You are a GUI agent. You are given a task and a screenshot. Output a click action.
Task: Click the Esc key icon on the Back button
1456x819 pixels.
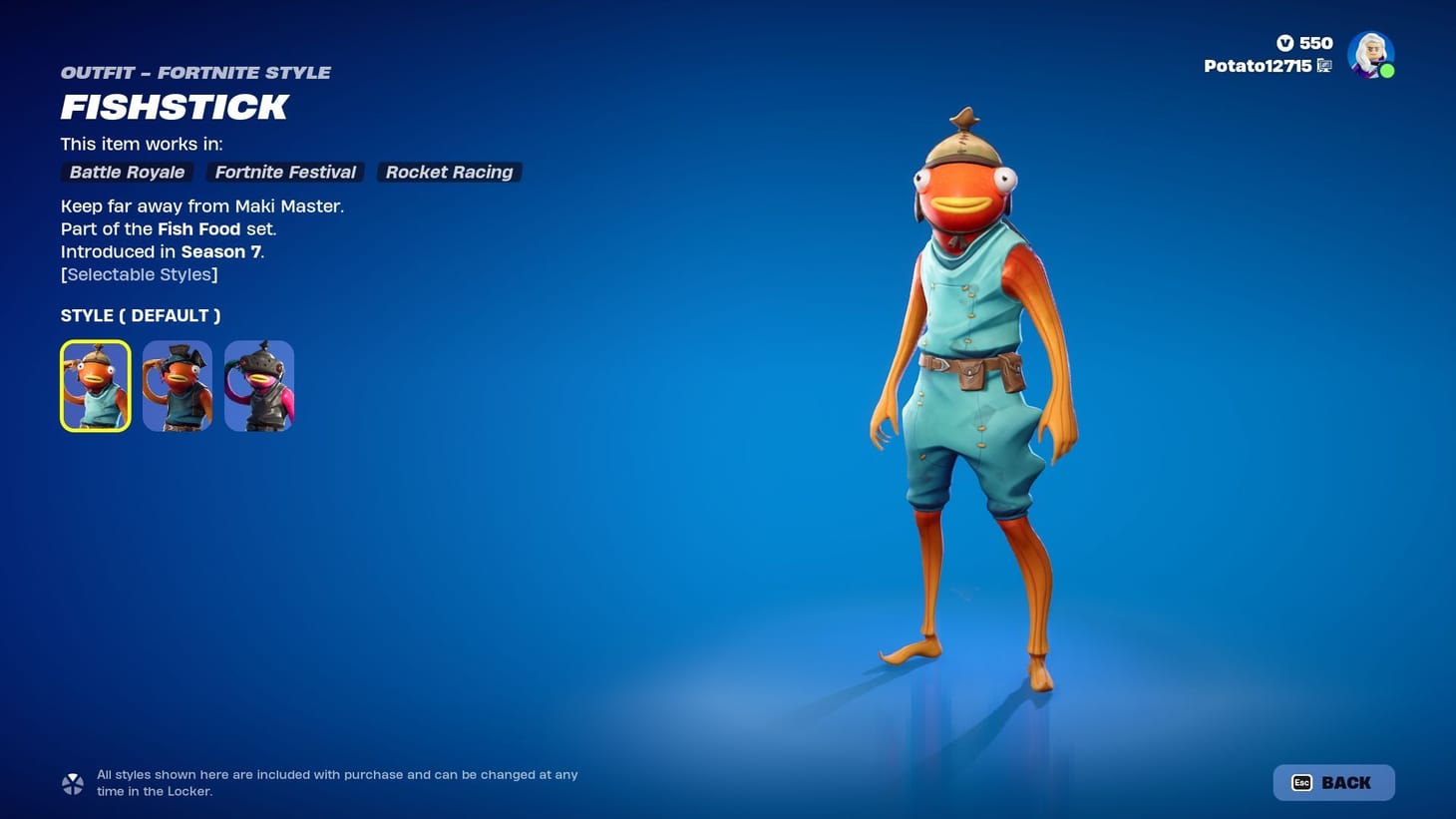coord(1301,782)
